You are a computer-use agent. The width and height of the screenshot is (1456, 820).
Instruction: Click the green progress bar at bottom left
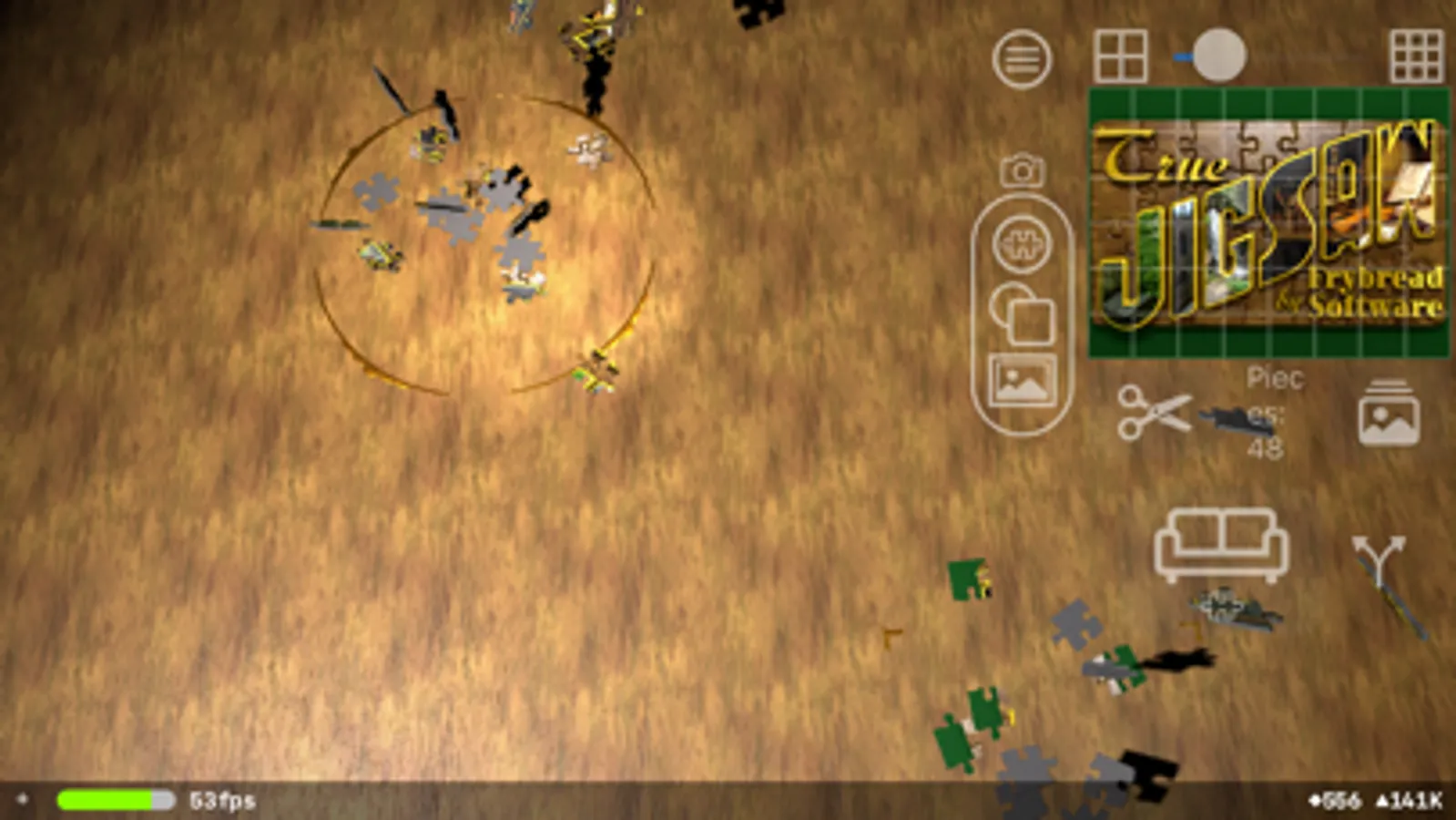pos(109,802)
